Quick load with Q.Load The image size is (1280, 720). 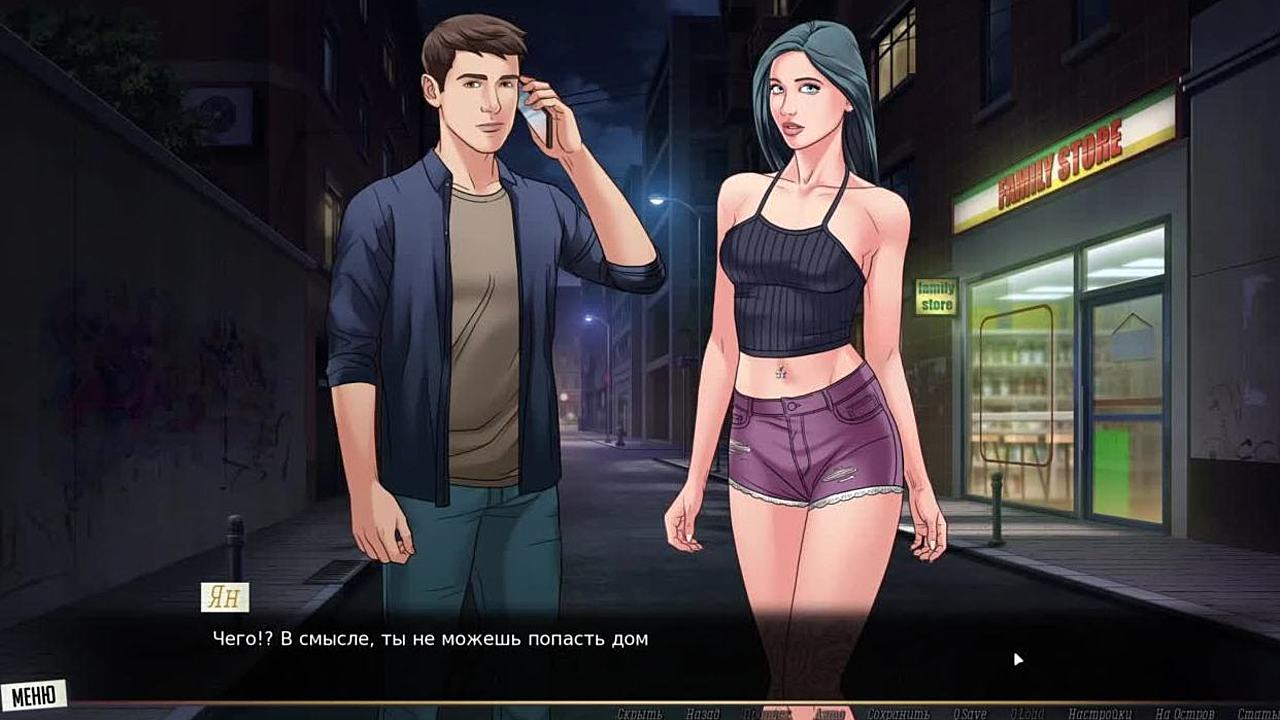pyautogui.click(x=1027, y=714)
